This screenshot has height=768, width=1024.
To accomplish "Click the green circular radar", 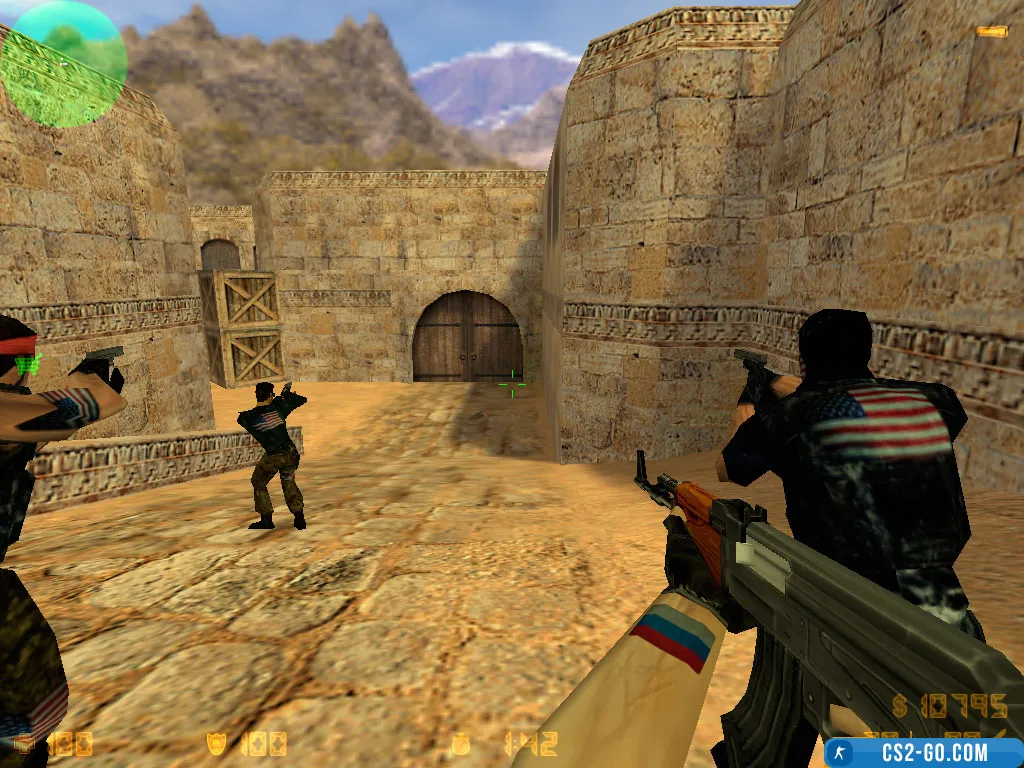I will coord(63,63).
